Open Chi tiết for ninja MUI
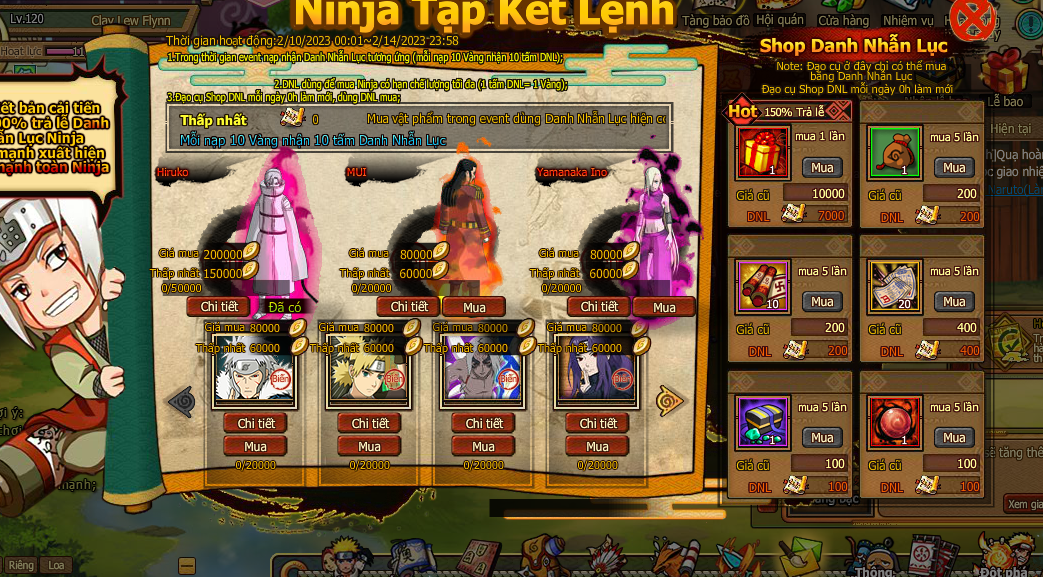Viewport: 1043px width, 577px height. [x=408, y=306]
